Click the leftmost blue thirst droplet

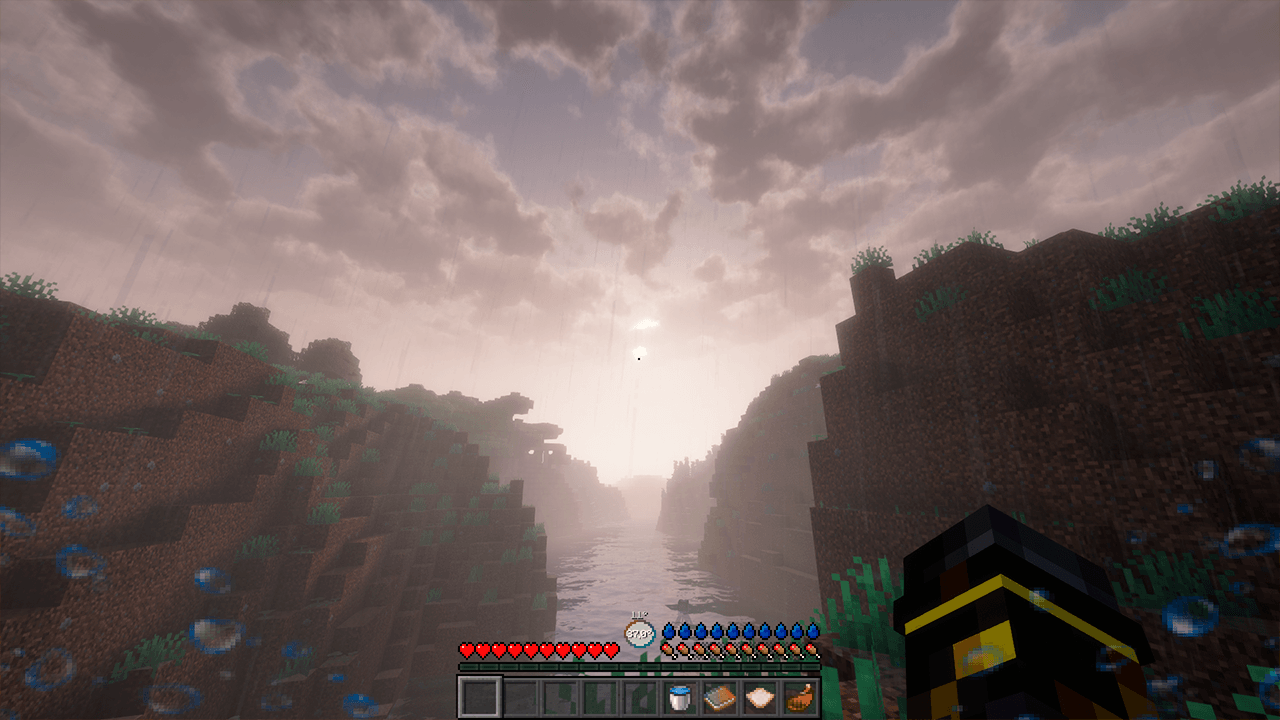click(670, 630)
